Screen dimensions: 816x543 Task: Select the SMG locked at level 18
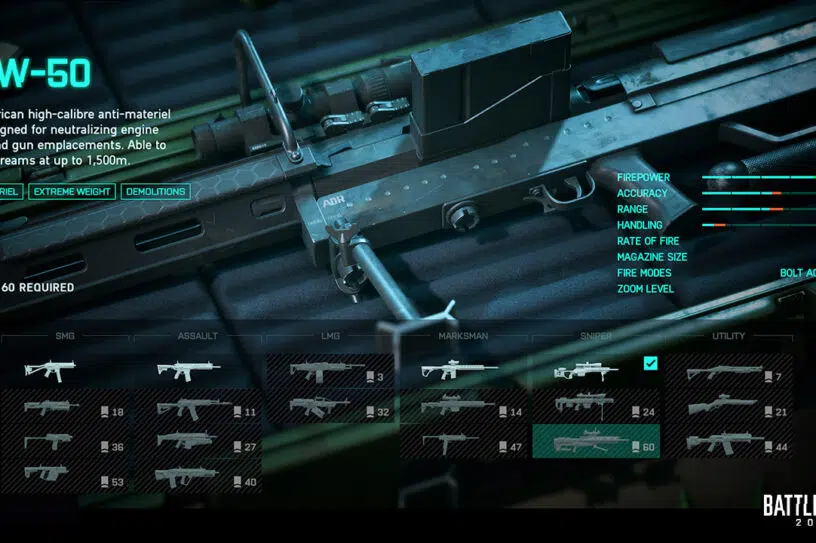point(66,408)
